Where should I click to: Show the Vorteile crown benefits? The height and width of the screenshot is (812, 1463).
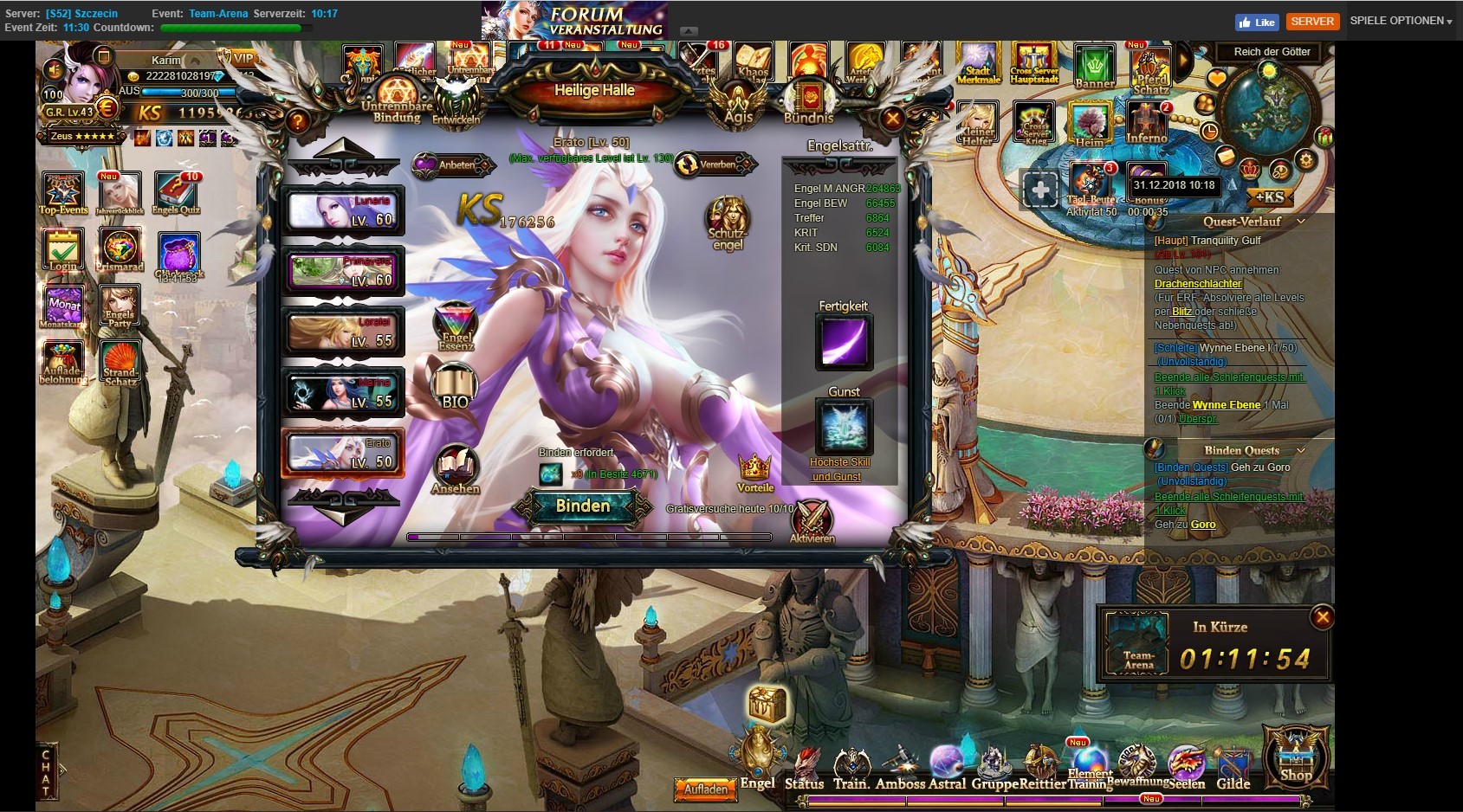click(754, 473)
